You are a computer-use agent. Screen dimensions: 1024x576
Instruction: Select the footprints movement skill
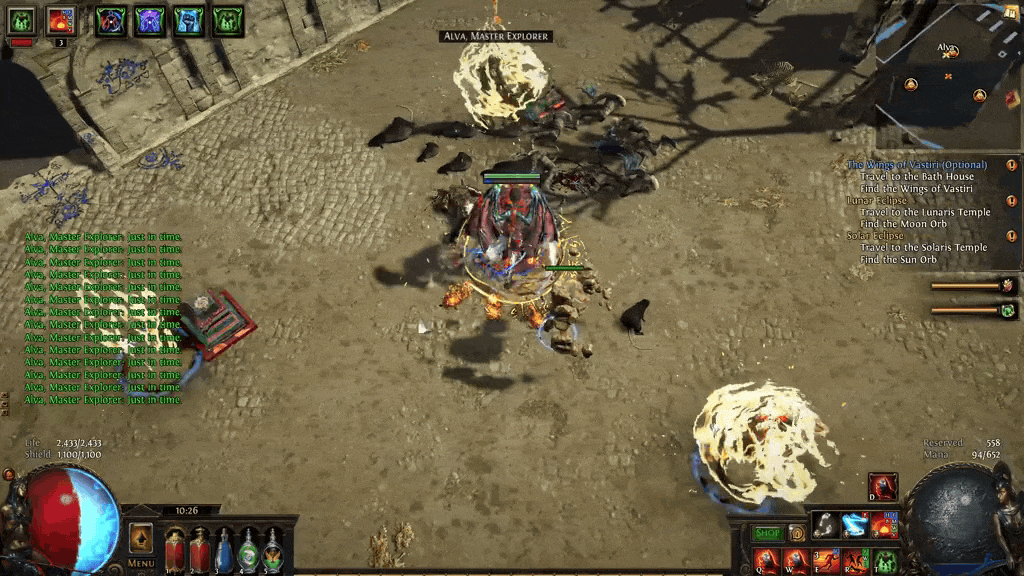point(825,525)
